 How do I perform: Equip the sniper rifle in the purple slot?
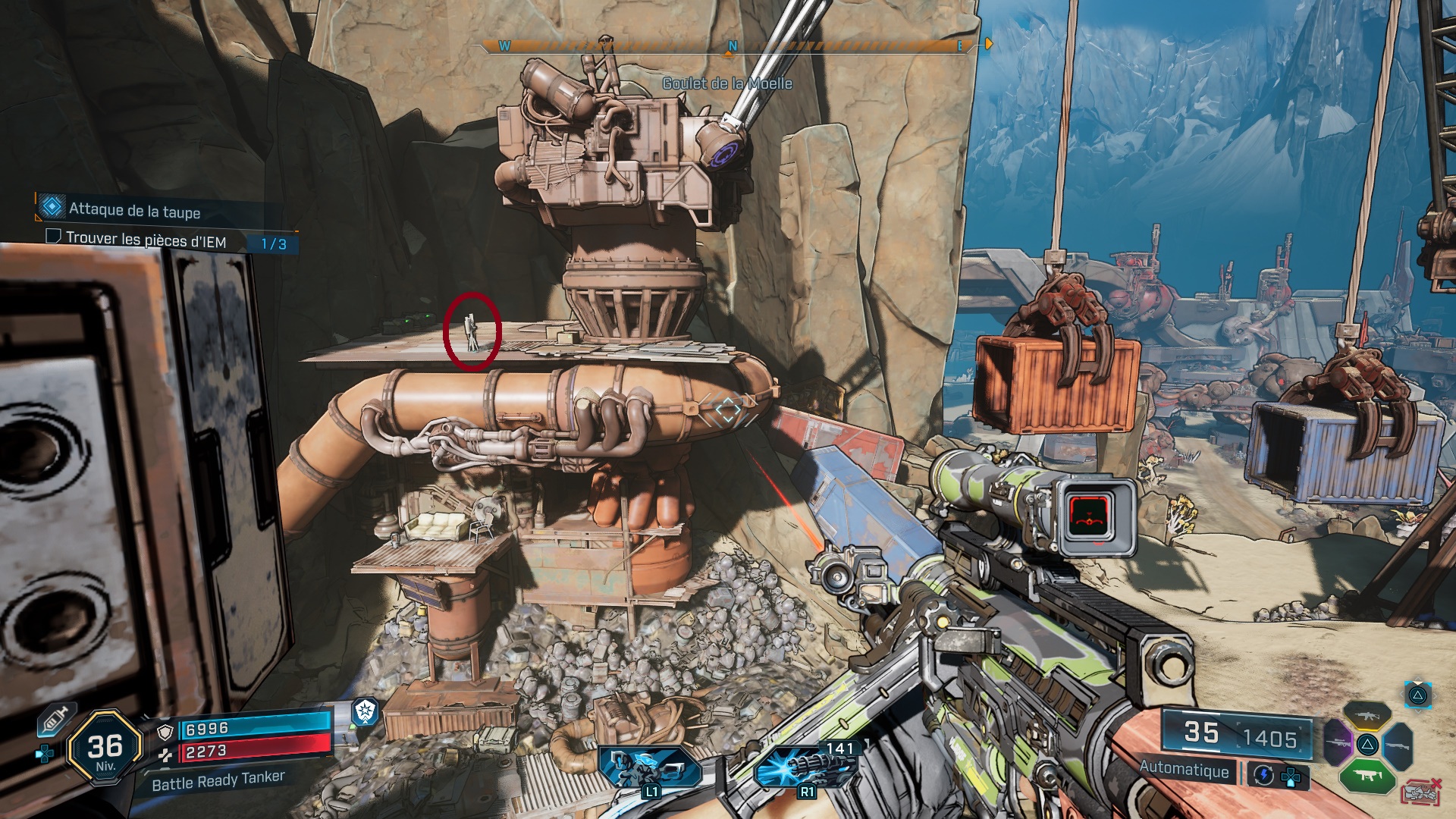pyautogui.click(x=1337, y=742)
